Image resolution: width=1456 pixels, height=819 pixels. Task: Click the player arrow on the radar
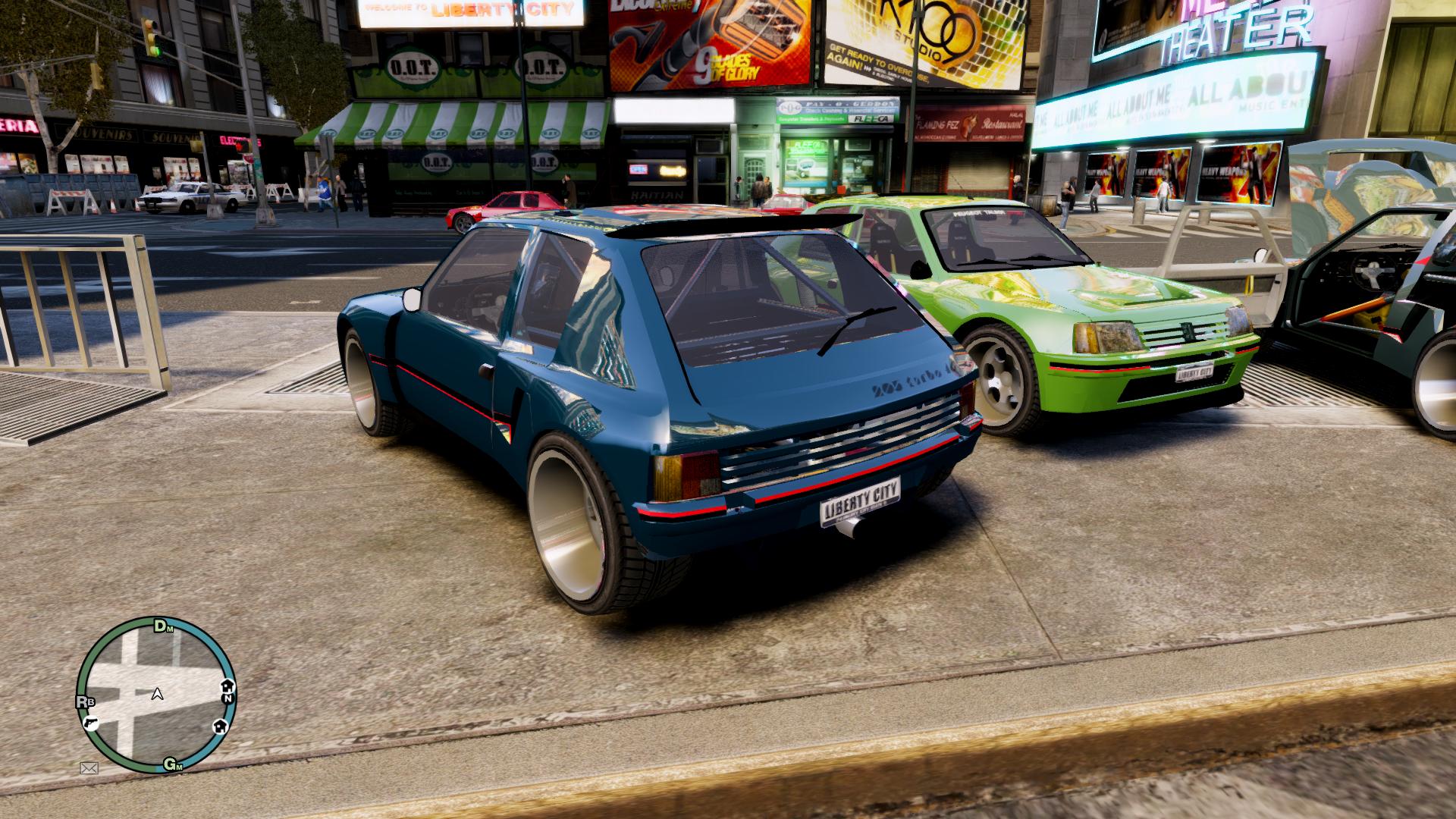(x=158, y=693)
